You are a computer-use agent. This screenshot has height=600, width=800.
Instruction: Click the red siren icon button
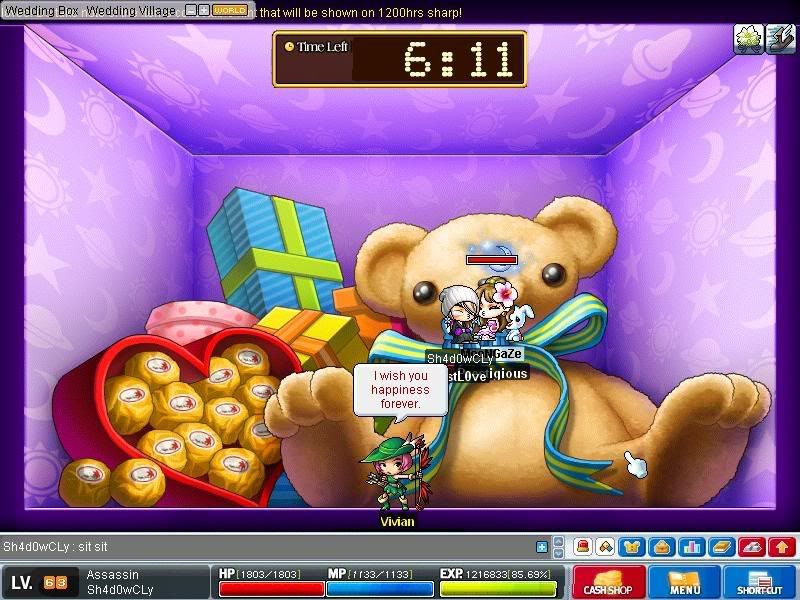click(583, 547)
